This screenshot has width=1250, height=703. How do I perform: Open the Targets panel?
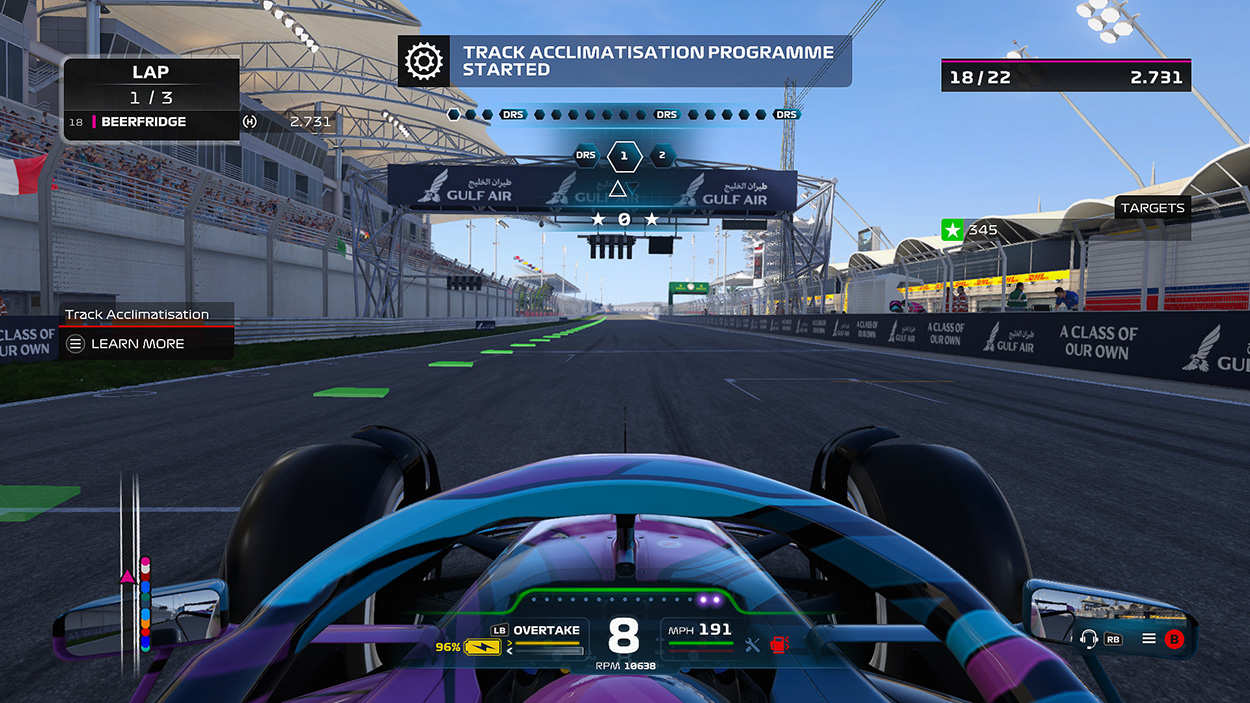tap(1152, 208)
